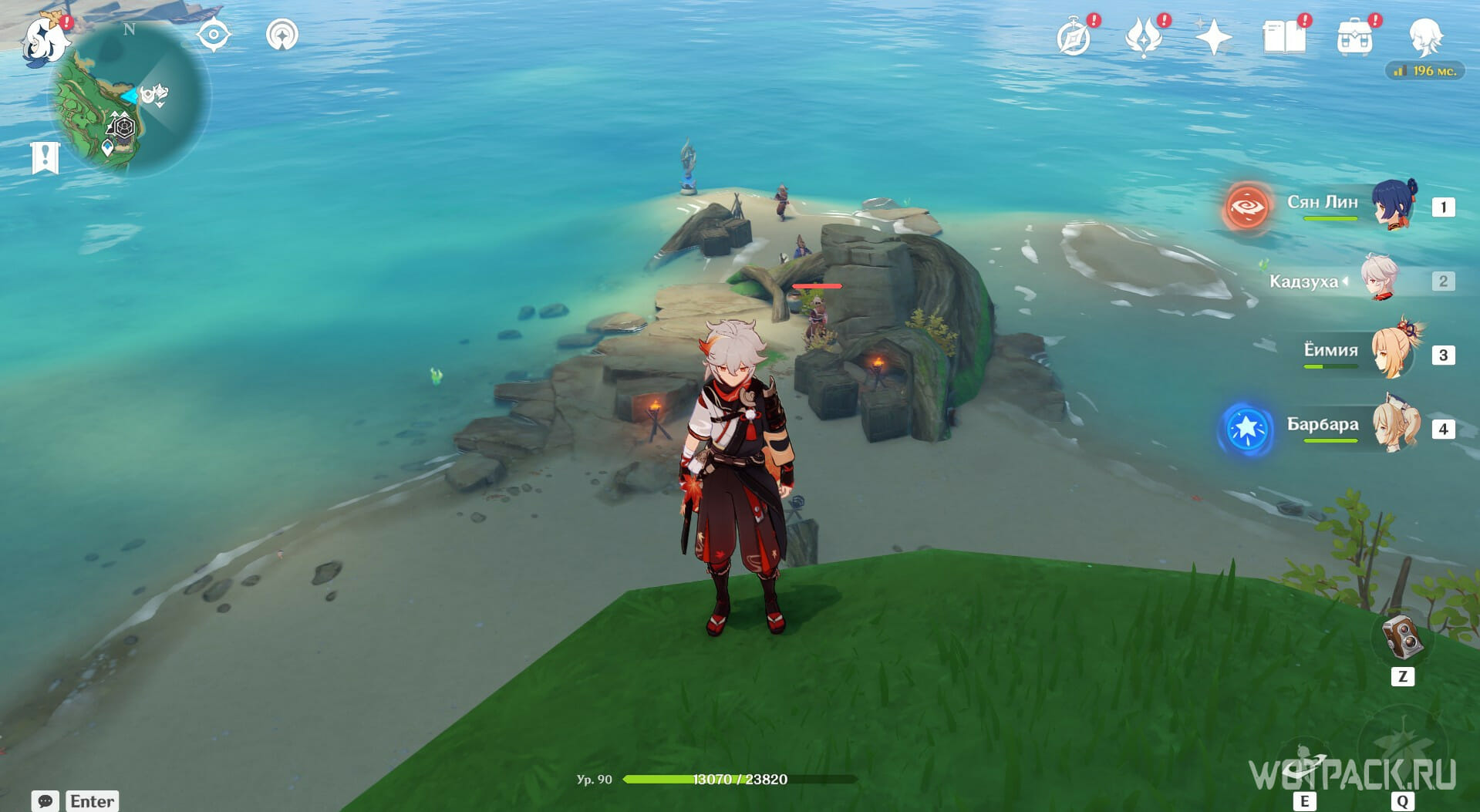This screenshot has height=812, width=1480.
Task: Use the Kamera gadget icon
Action: pos(1401,638)
